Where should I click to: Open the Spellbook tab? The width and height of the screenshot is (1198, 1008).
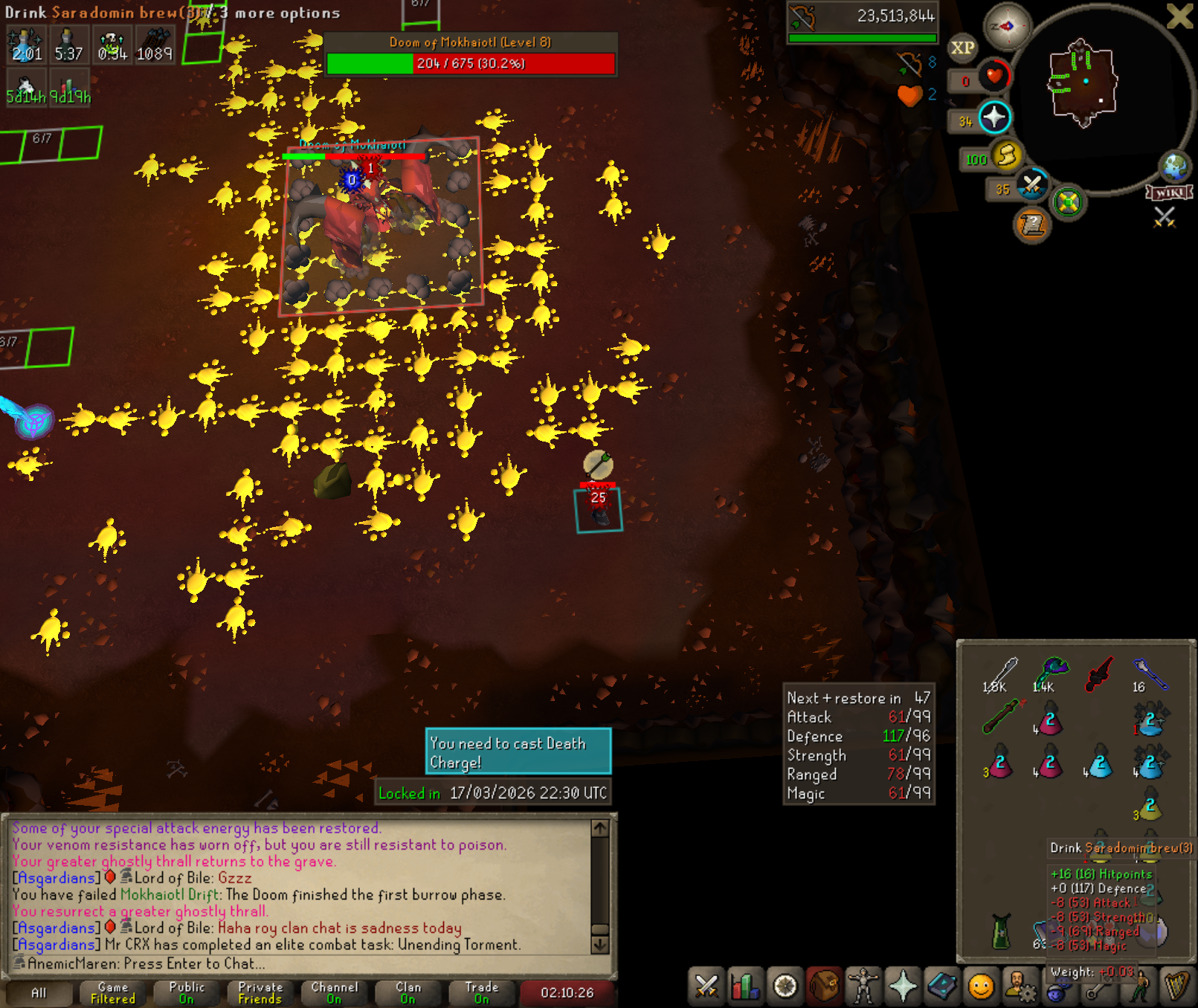[x=942, y=986]
